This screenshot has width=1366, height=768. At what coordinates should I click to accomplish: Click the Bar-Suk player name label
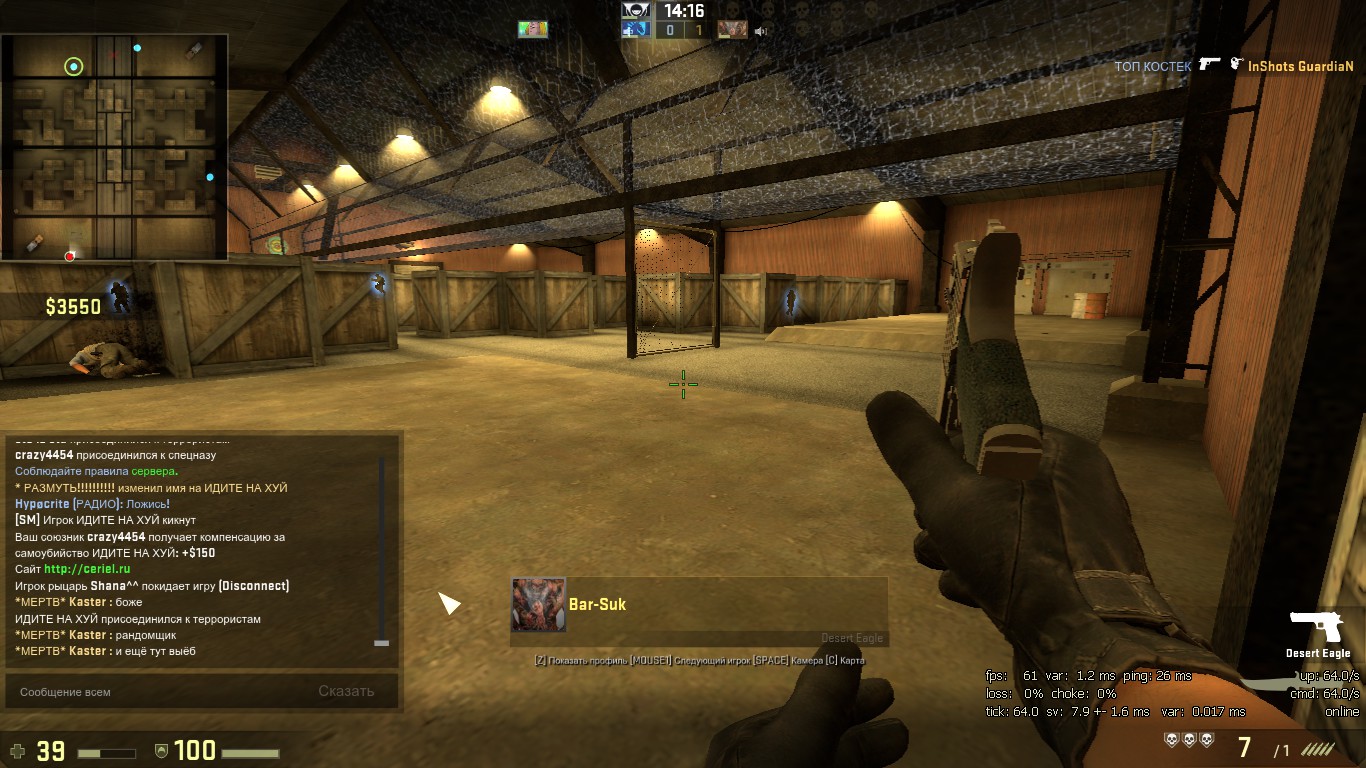pos(597,604)
